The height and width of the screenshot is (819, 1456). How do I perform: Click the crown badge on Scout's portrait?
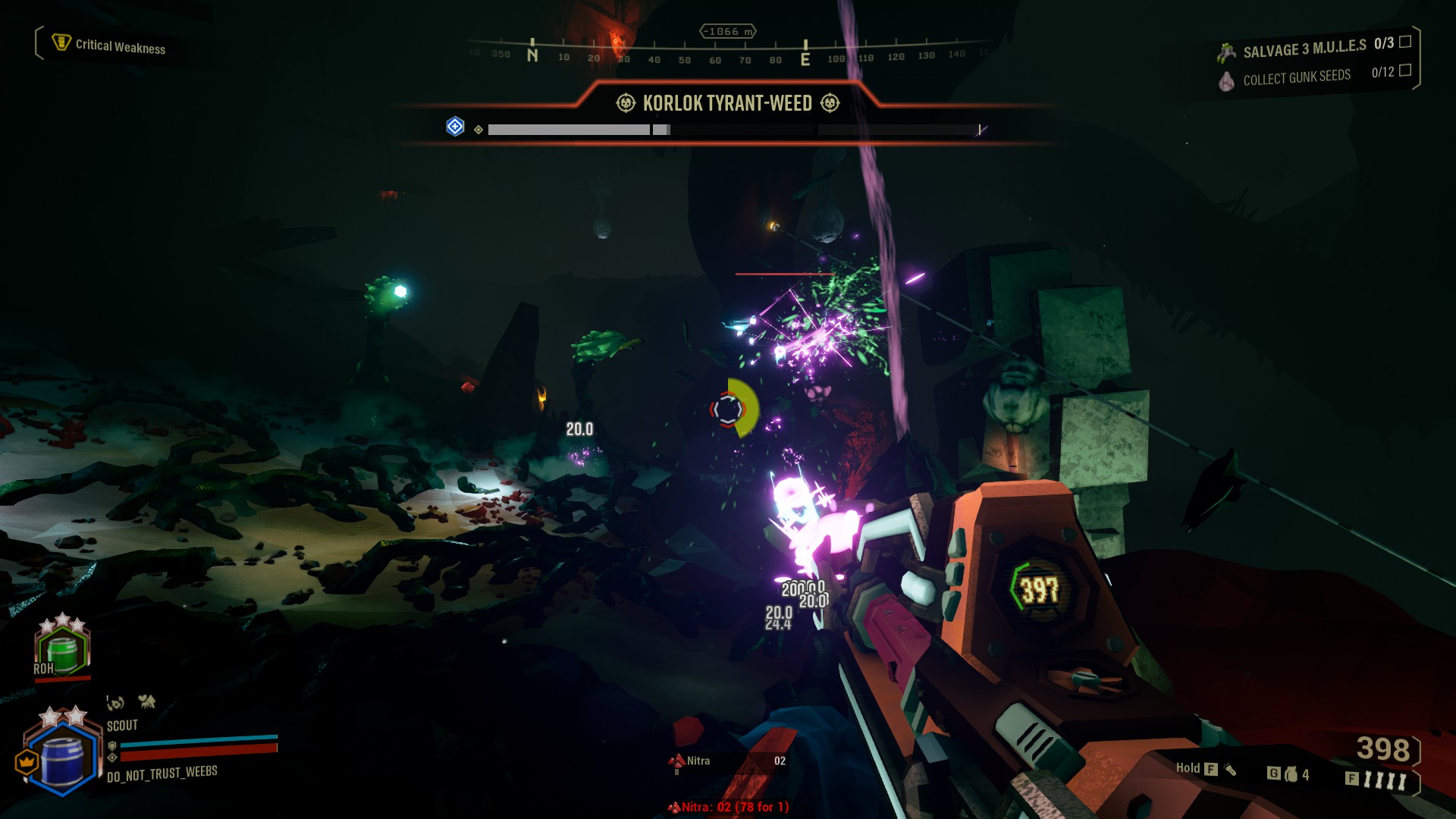(x=28, y=761)
